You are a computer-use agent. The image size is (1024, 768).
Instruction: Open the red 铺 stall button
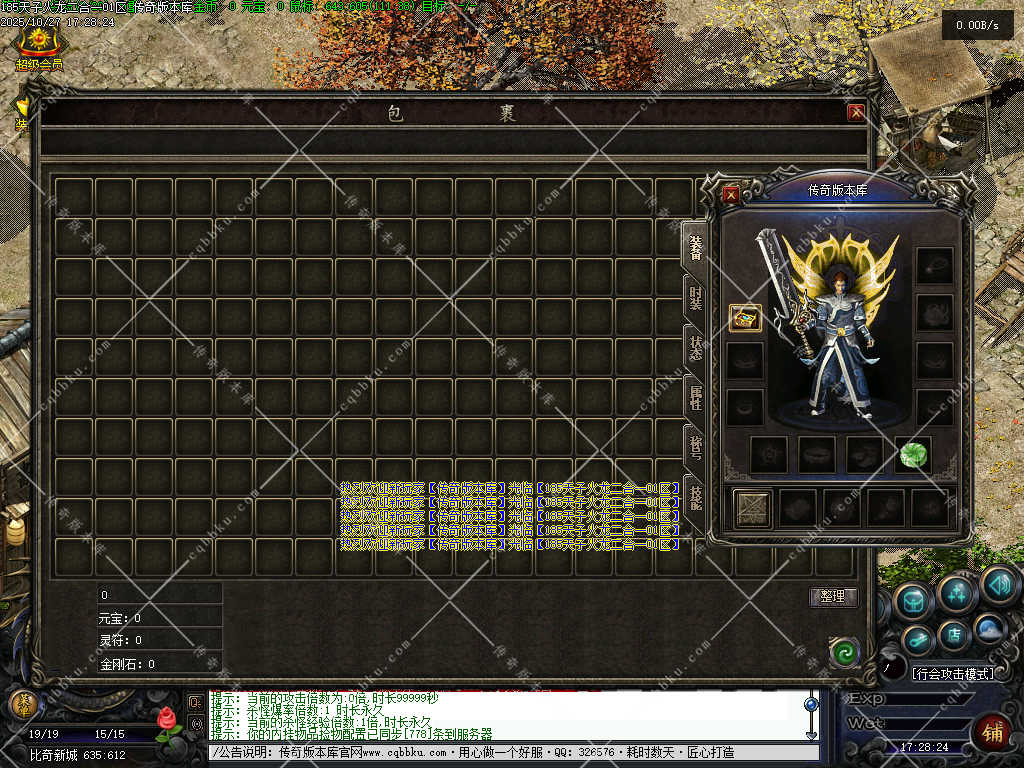[992, 732]
